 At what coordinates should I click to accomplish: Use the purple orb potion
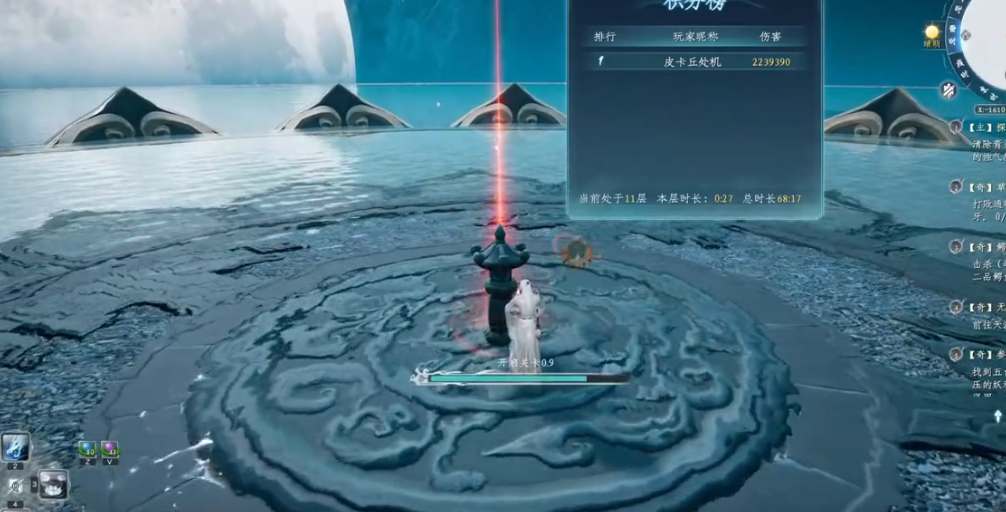click(109, 449)
